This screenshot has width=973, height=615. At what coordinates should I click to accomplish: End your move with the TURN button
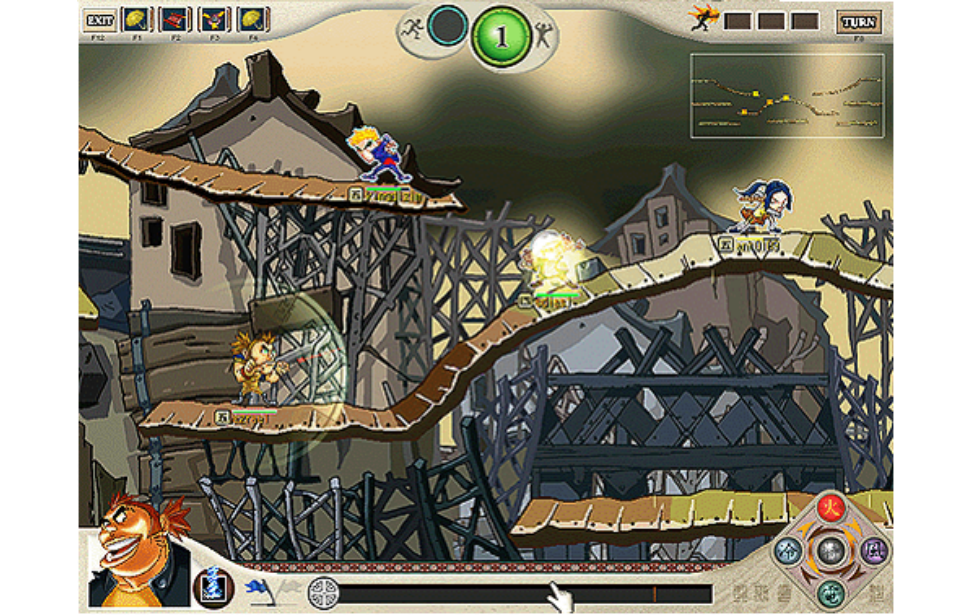tap(859, 21)
